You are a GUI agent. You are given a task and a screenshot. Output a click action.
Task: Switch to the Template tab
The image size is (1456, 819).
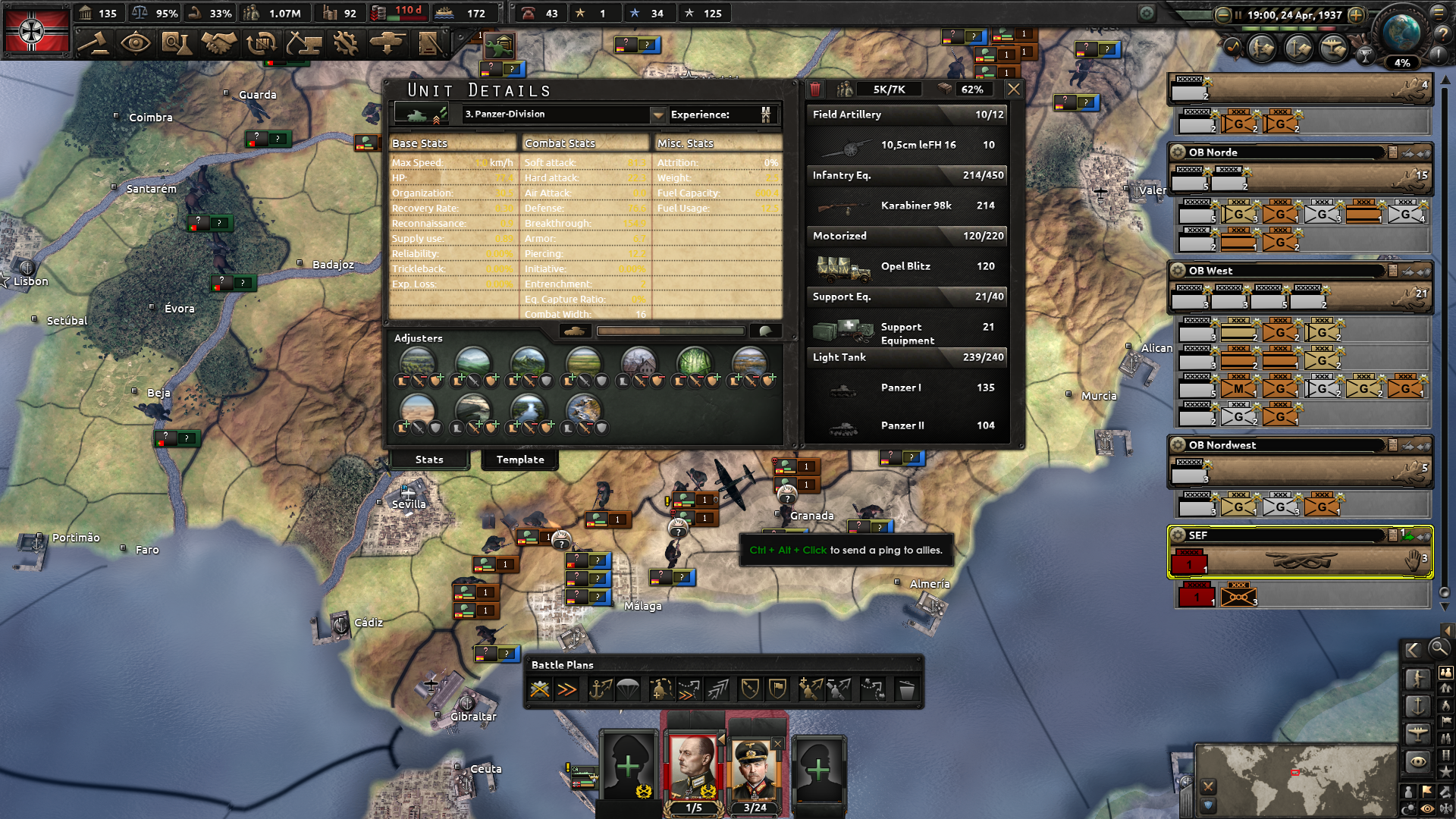click(x=519, y=460)
